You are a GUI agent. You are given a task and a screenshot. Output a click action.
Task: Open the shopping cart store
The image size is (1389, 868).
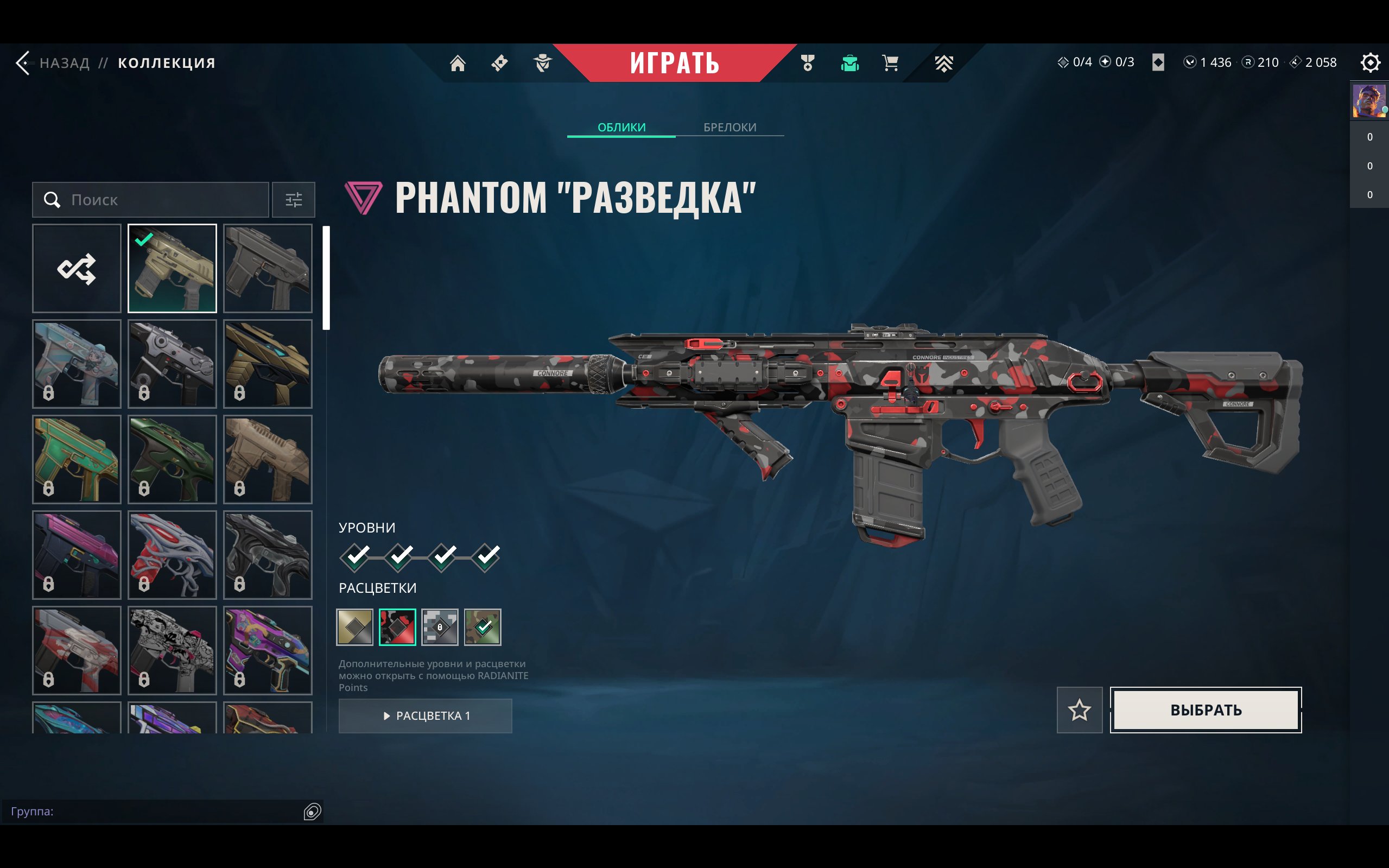(x=890, y=62)
